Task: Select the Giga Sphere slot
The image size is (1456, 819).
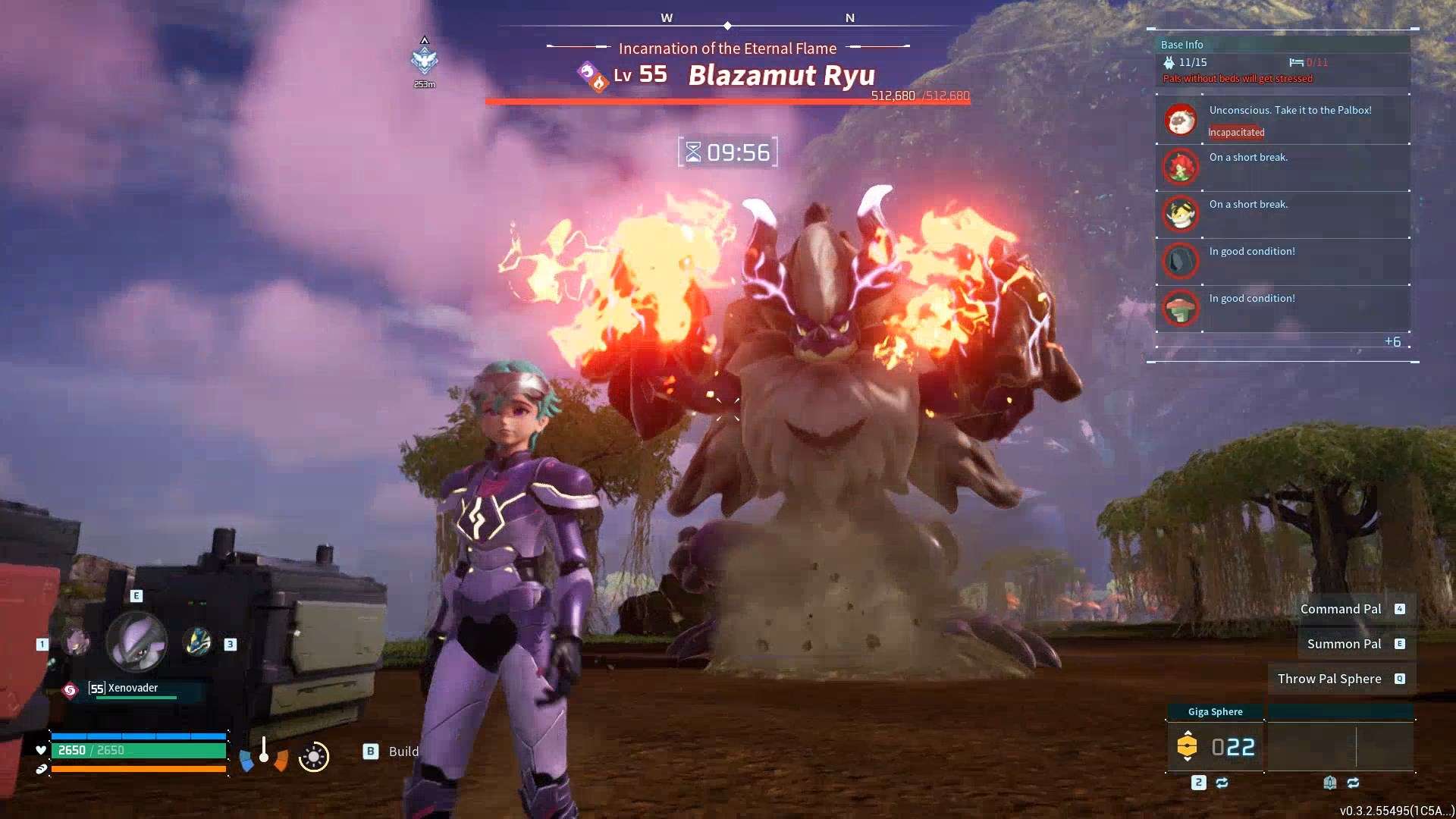Action: point(1215,747)
